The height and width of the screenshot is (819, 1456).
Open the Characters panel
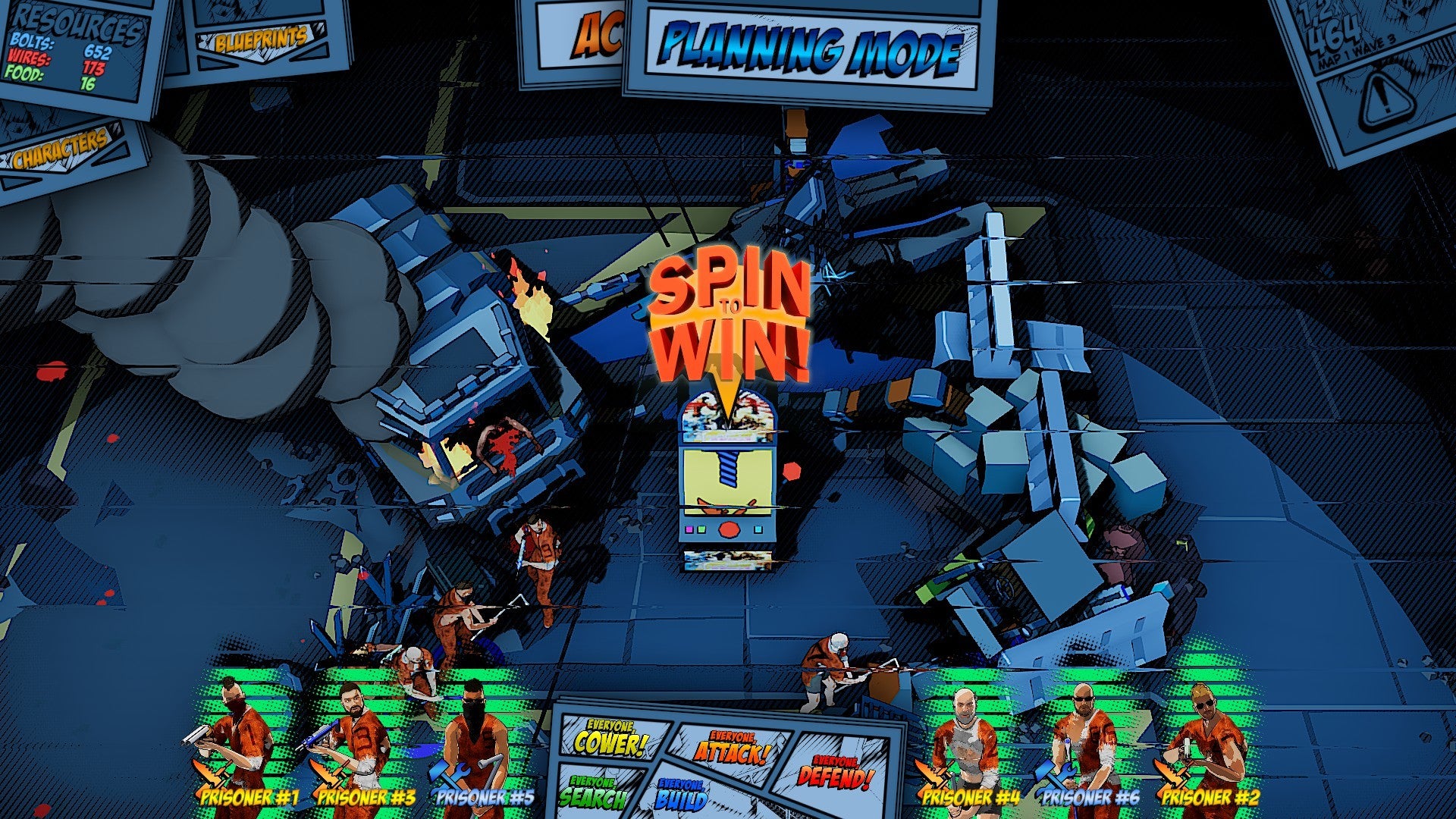(62, 149)
